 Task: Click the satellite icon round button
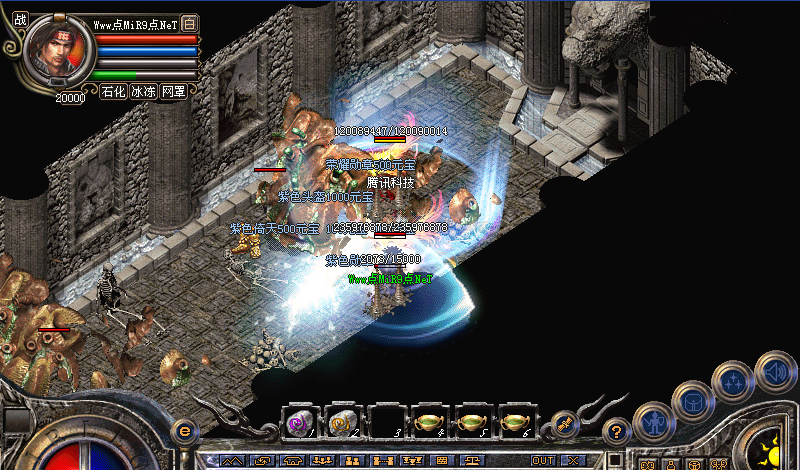click(x=564, y=423)
